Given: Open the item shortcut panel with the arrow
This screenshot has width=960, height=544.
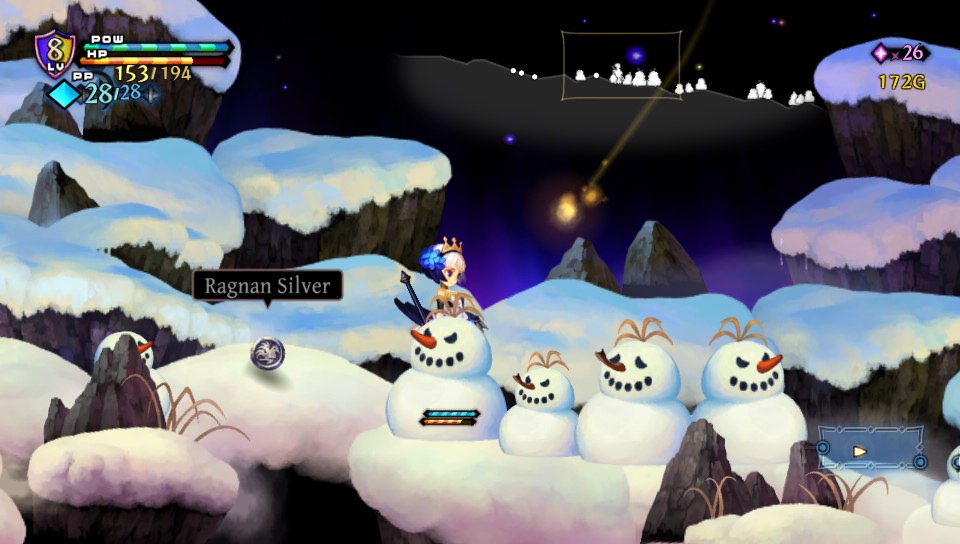Looking at the screenshot, I should [x=869, y=450].
